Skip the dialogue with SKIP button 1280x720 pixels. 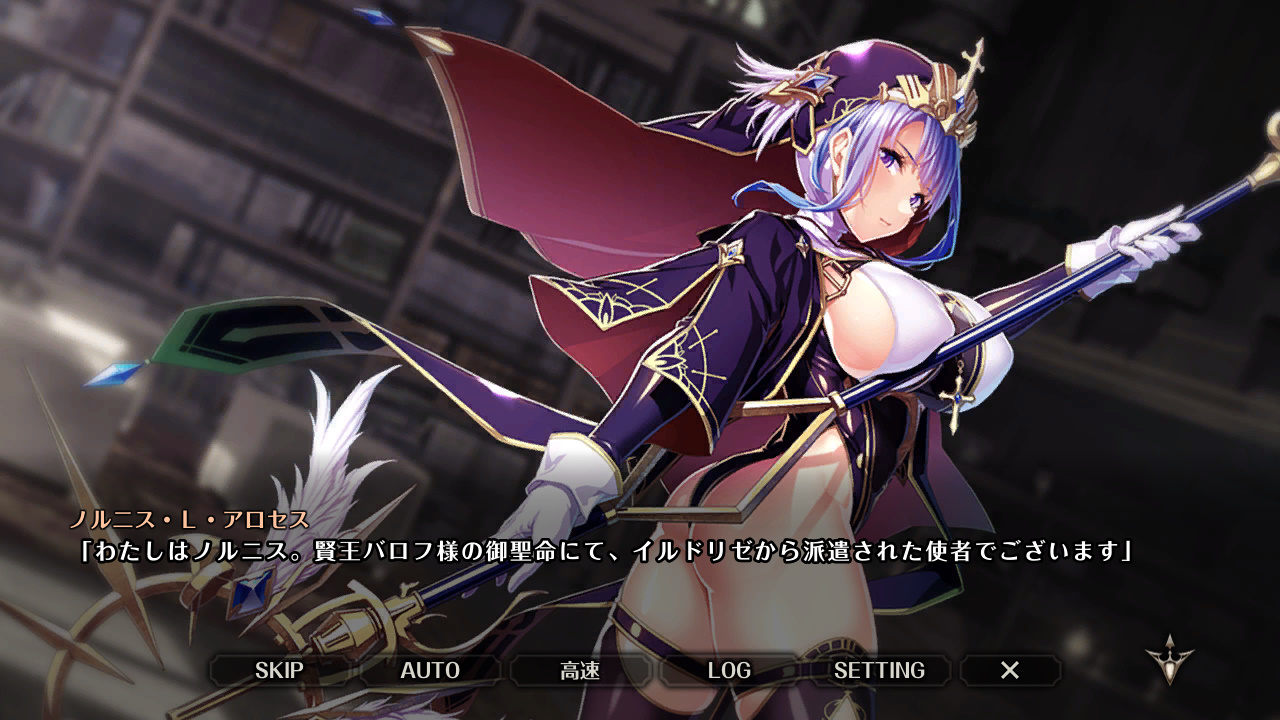tap(279, 670)
